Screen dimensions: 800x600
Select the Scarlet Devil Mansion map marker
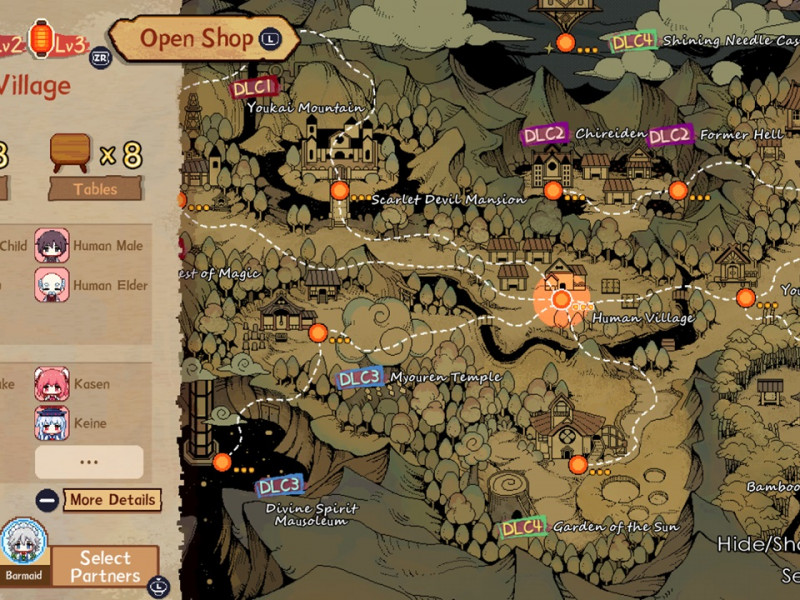[x=340, y=190]
